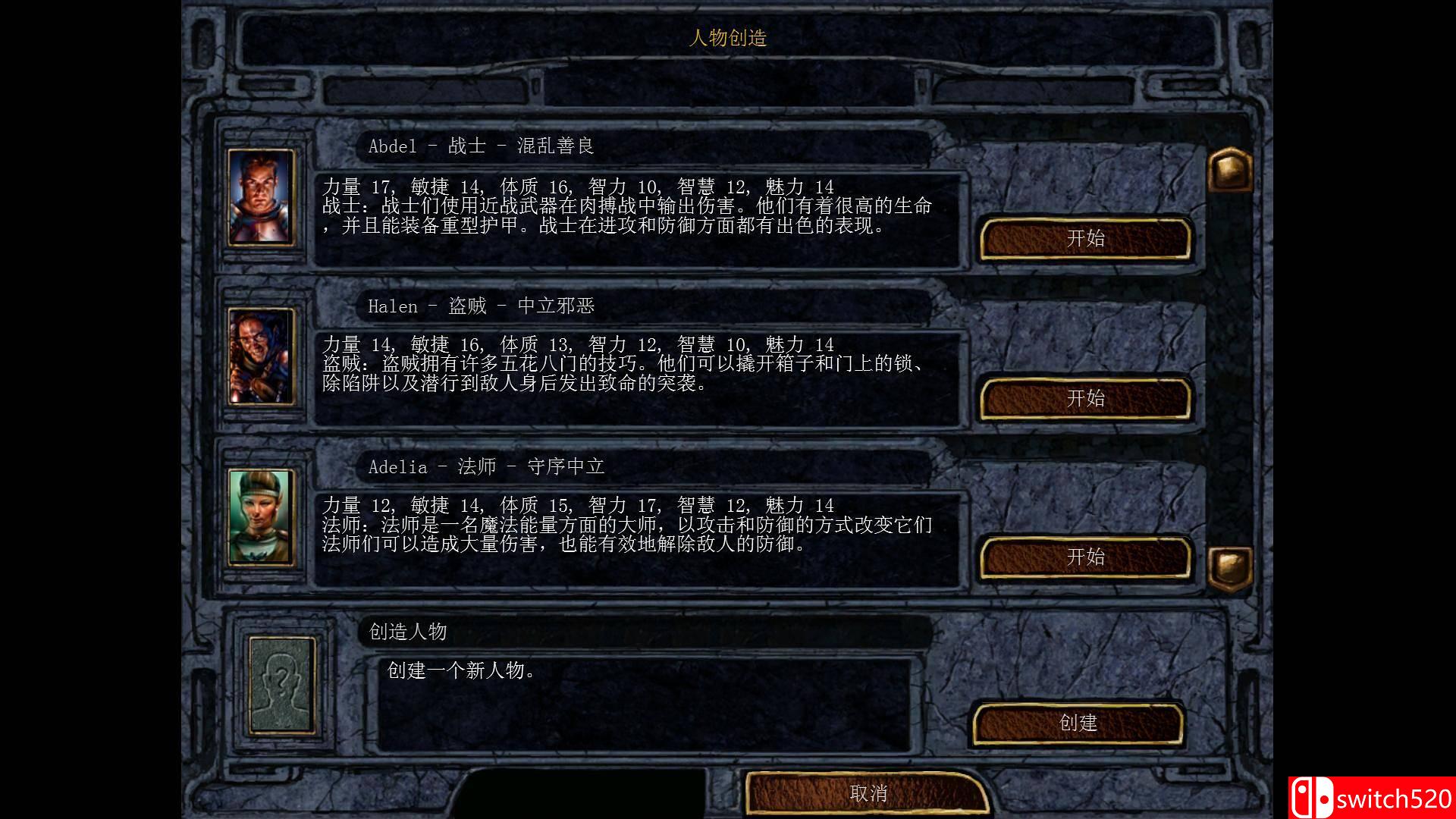Select Halen's thief portrait
The width and height of the screenshot is (1456, 819).
[262, 355]
